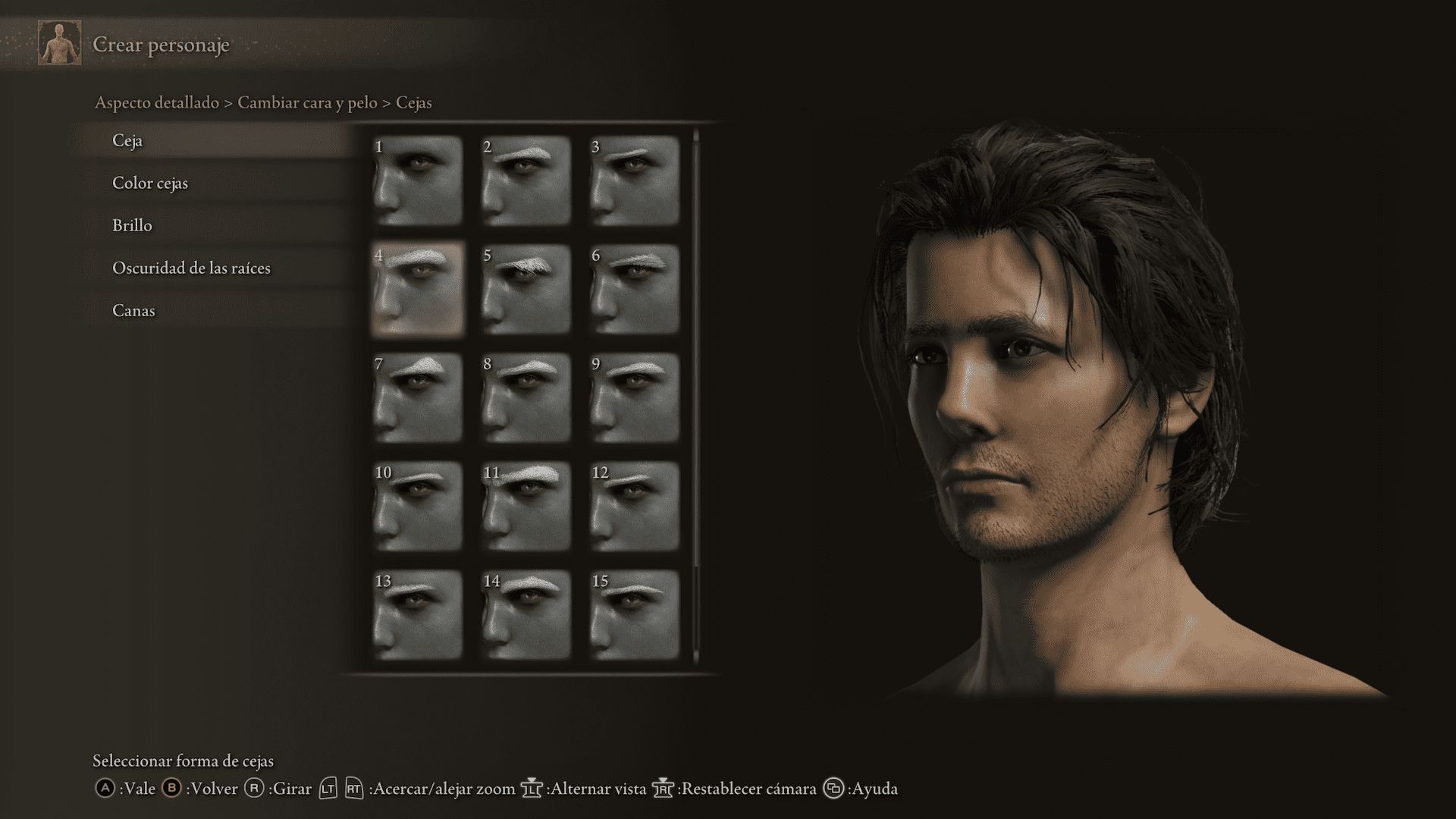Click the highlighted eyebrow style 4

coord(417,289)
